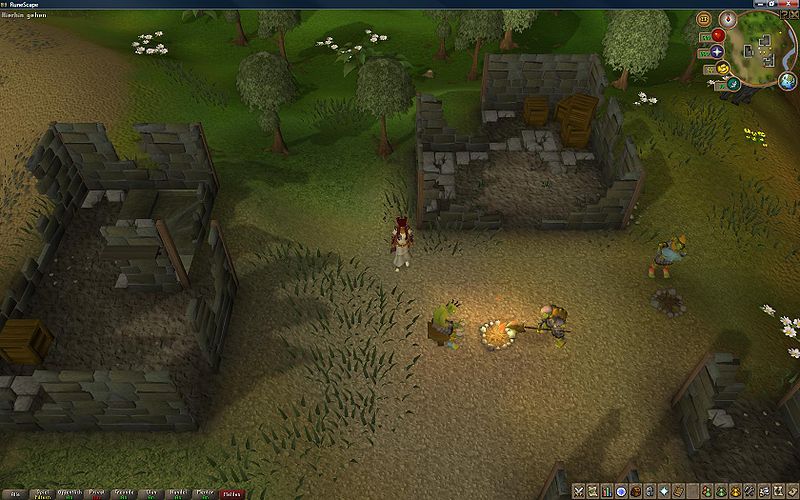Open the backpack inventory tab
Image resolution: width=800 pixels, height=500 pixels.
coord(636,491)
